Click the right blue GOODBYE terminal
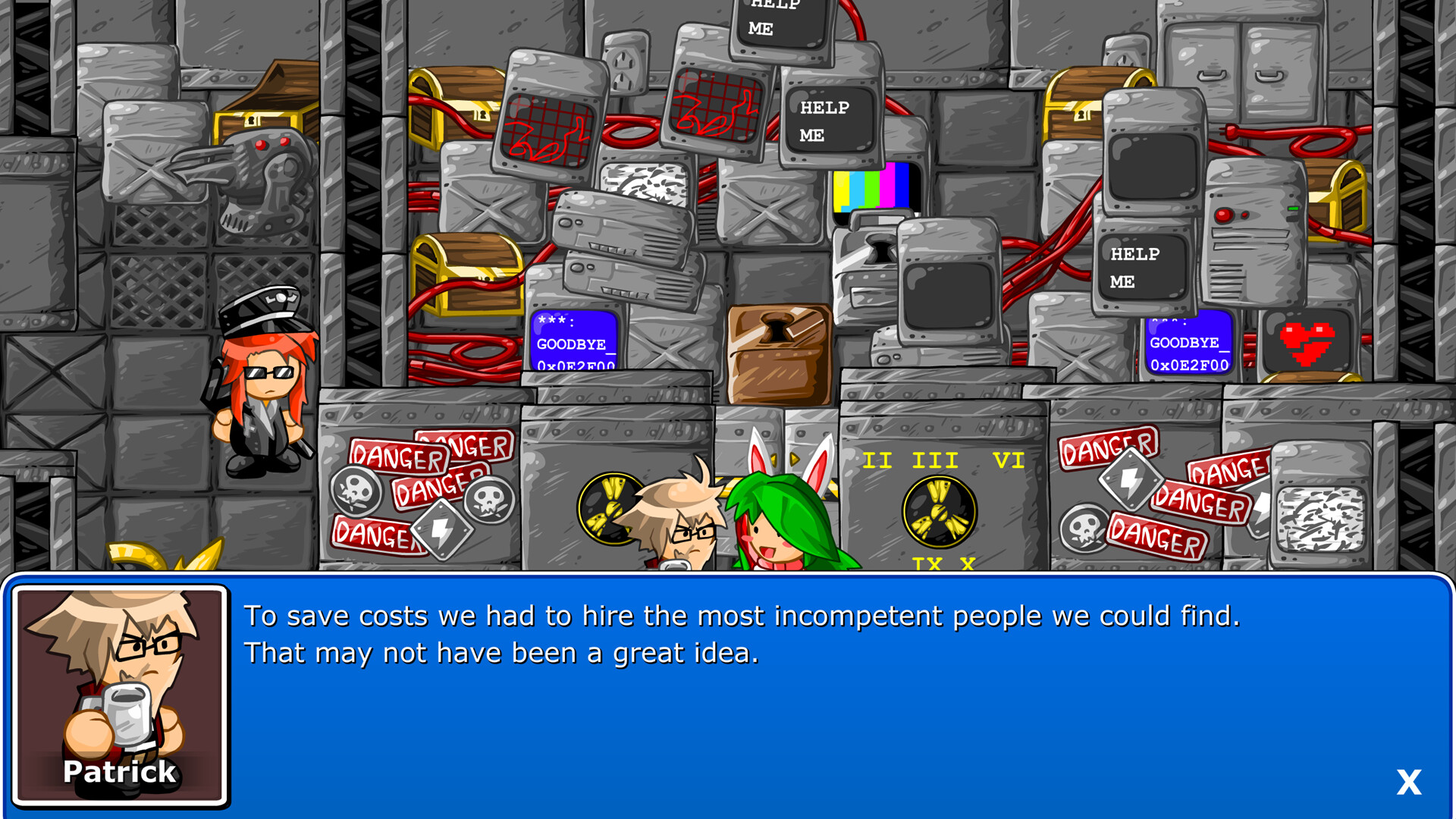This screenshot has width=1456, height=819. 1187,345
